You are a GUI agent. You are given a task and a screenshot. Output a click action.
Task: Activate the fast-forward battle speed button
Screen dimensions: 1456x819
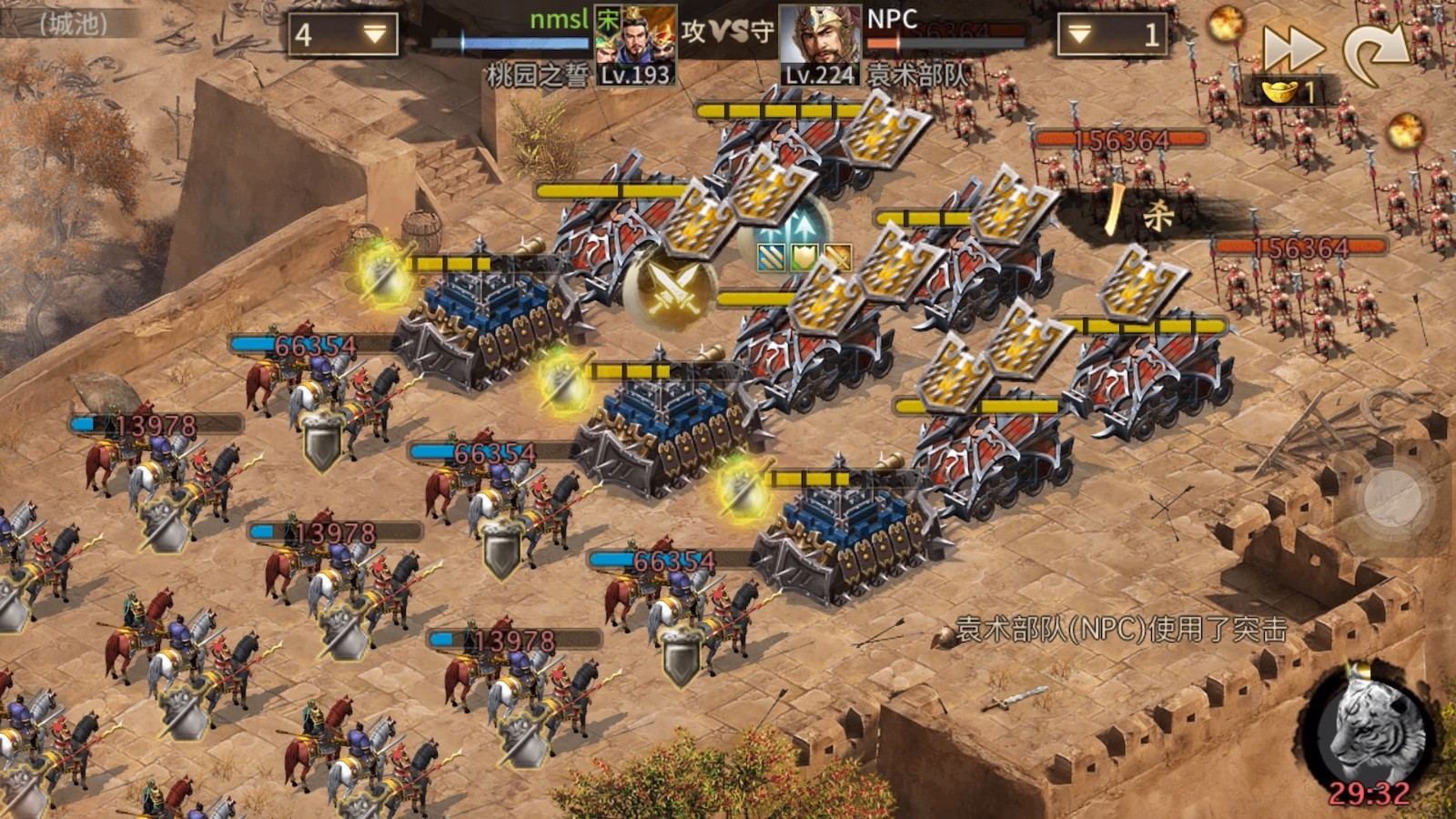[1292, 47]
